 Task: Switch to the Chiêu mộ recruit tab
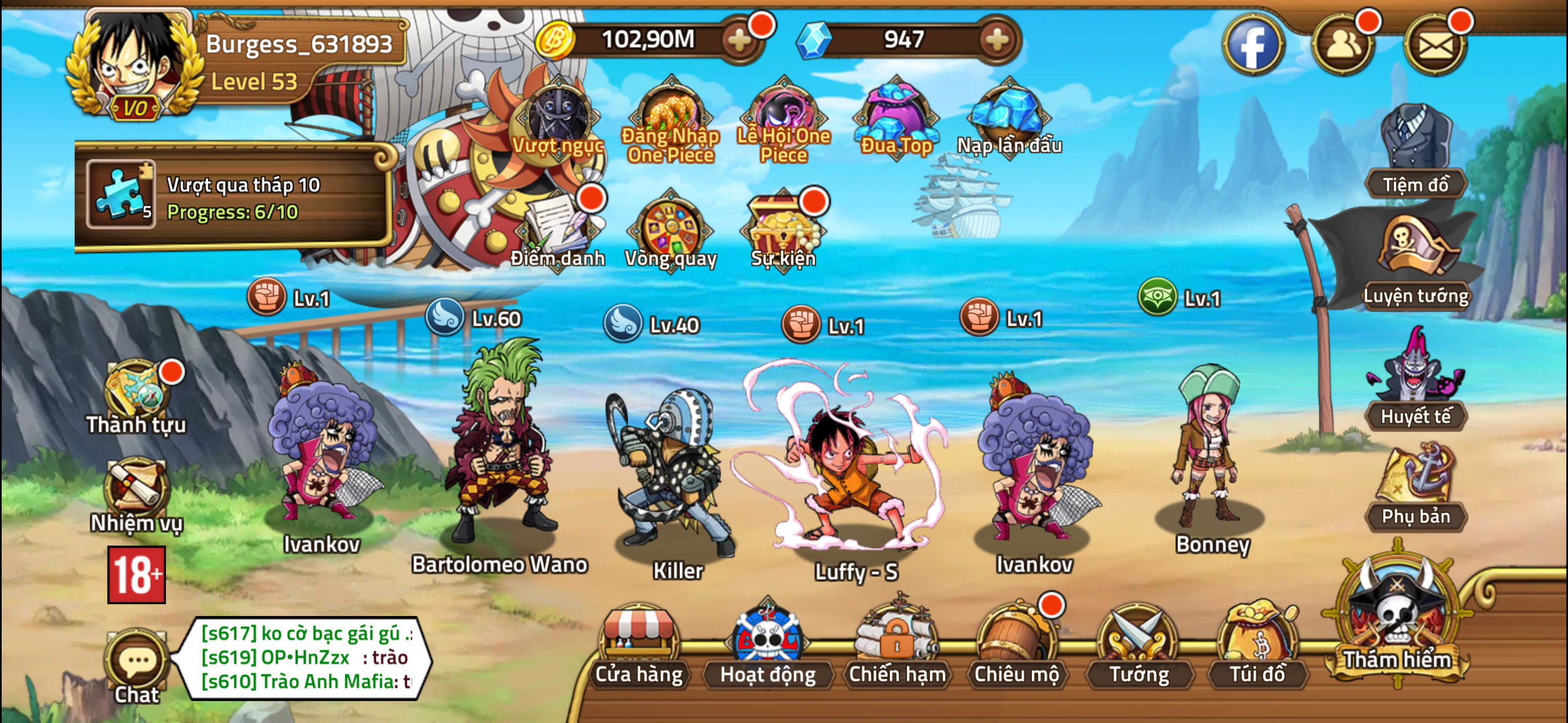click(x=1017, y=654)
